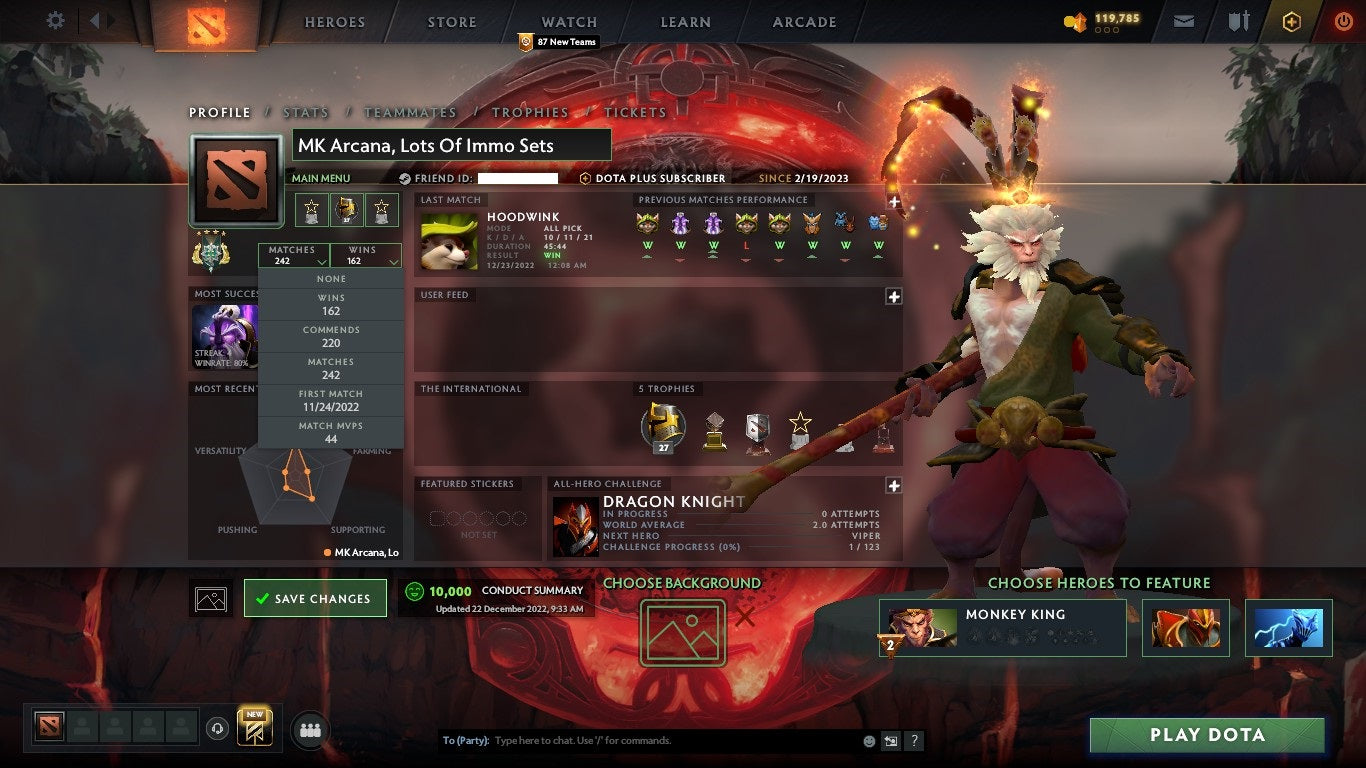Expand the MATCHES stat dropdown

294,254
